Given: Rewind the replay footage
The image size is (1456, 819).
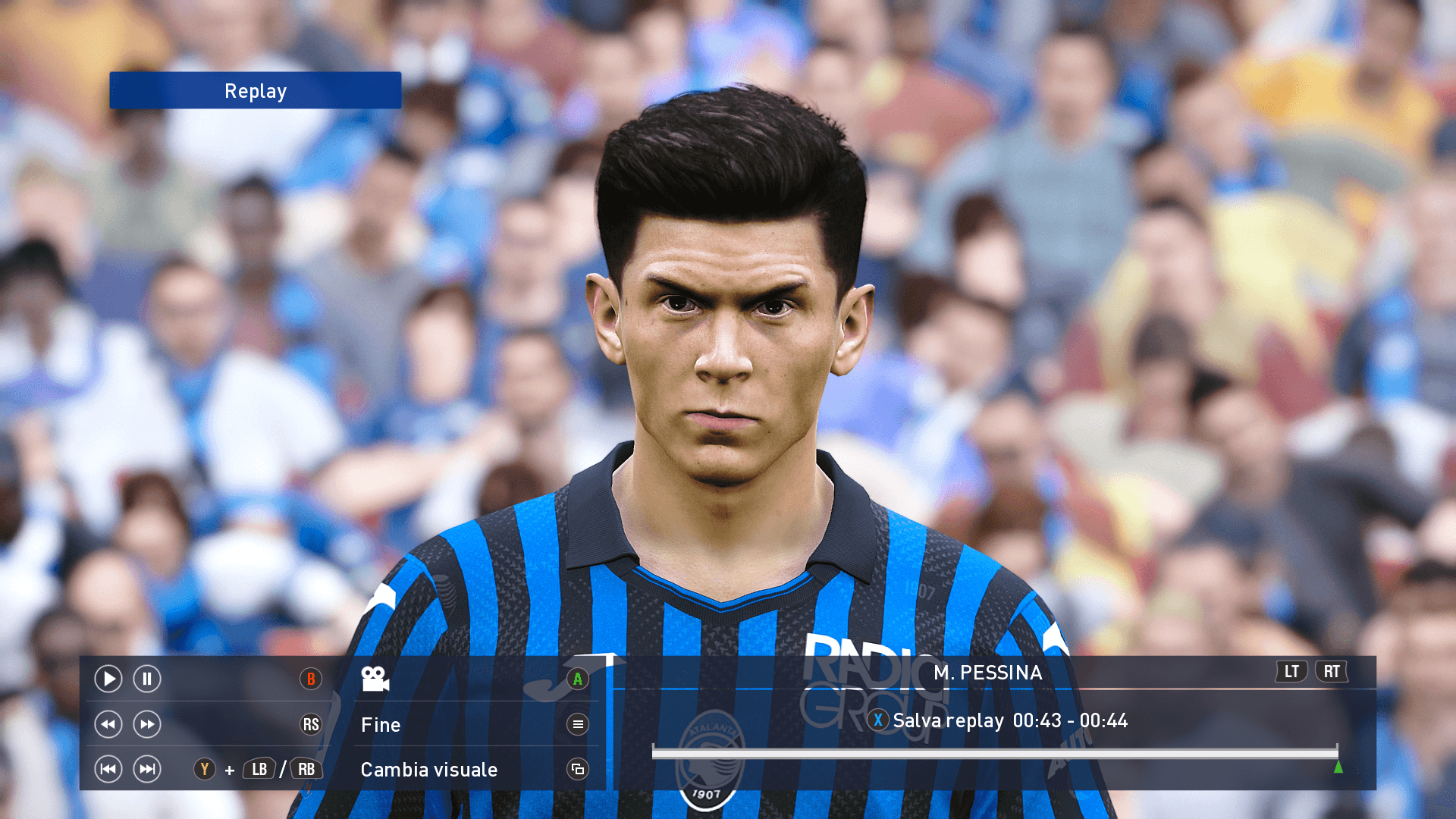Looking at the screenshot, I should pyautogui.click(x=108, y=724).
